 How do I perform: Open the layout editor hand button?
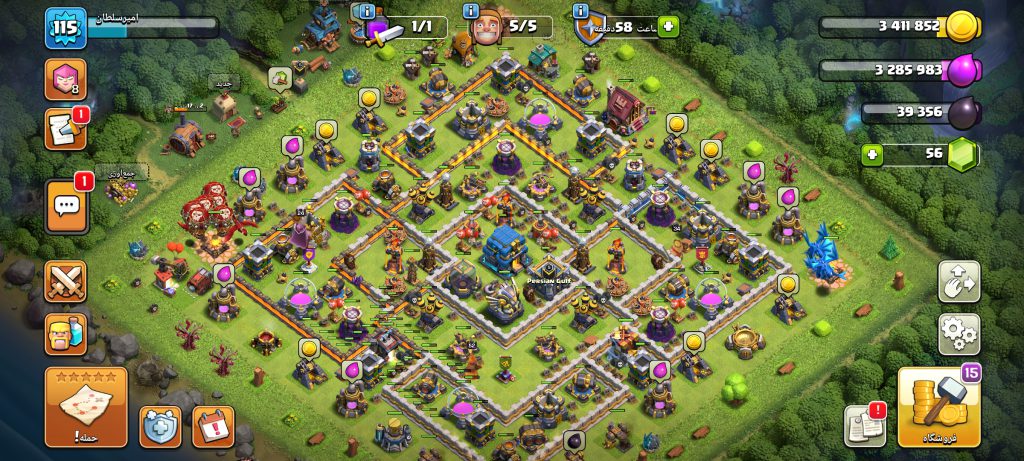click(958, 281)
